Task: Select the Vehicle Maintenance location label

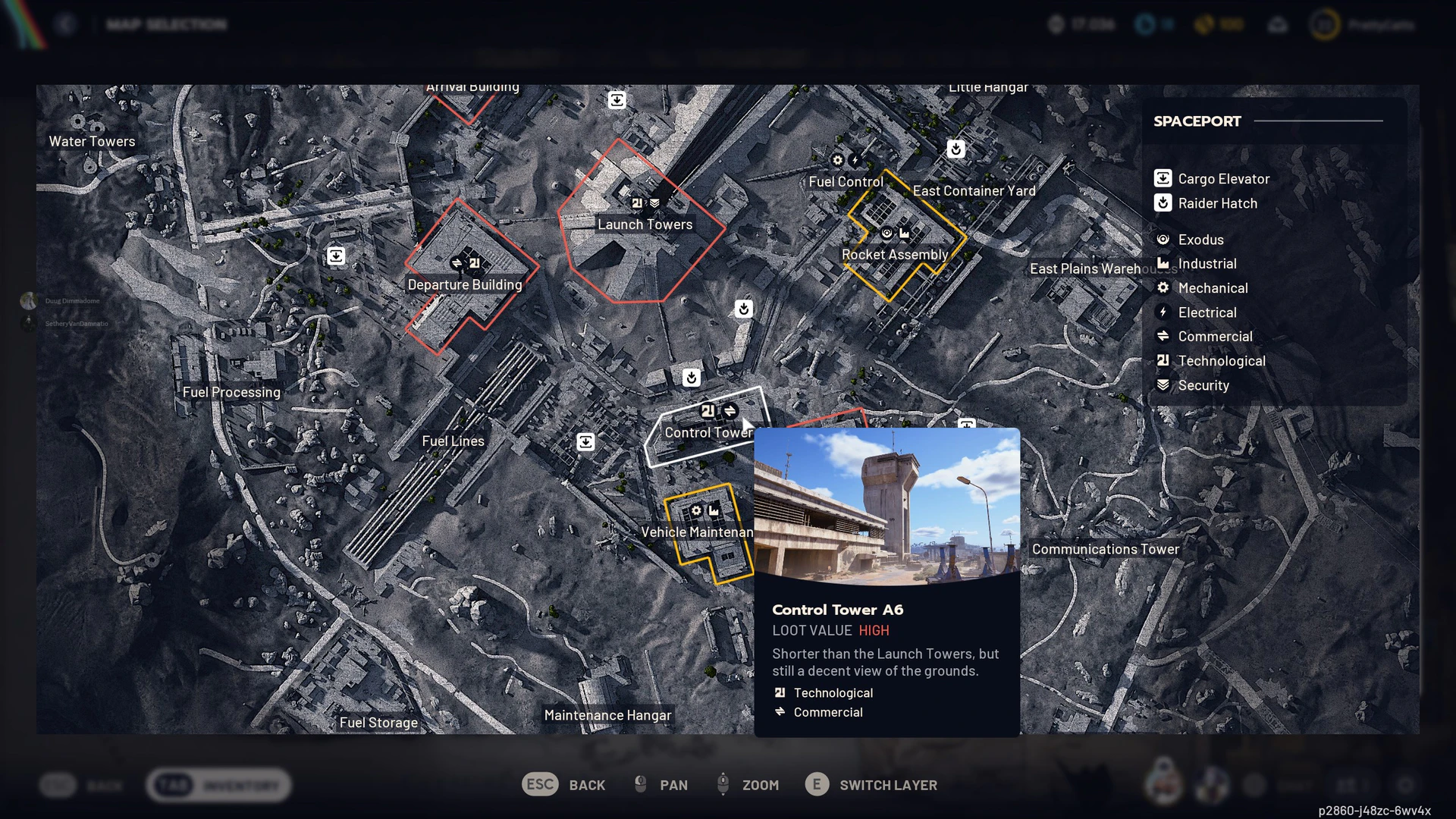Action: click(x=696, y=532)
